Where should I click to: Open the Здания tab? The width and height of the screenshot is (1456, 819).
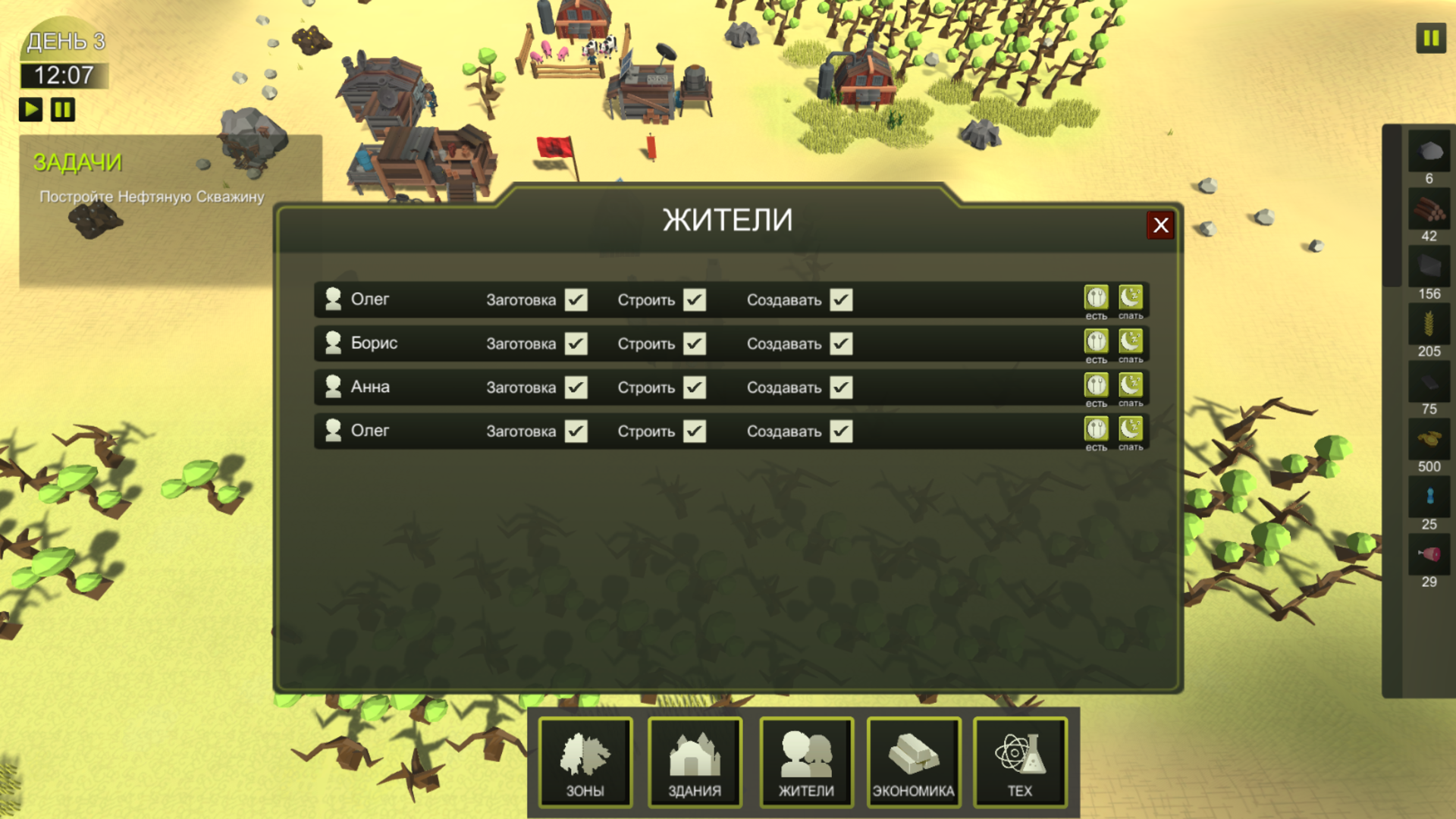coord(695,762)
